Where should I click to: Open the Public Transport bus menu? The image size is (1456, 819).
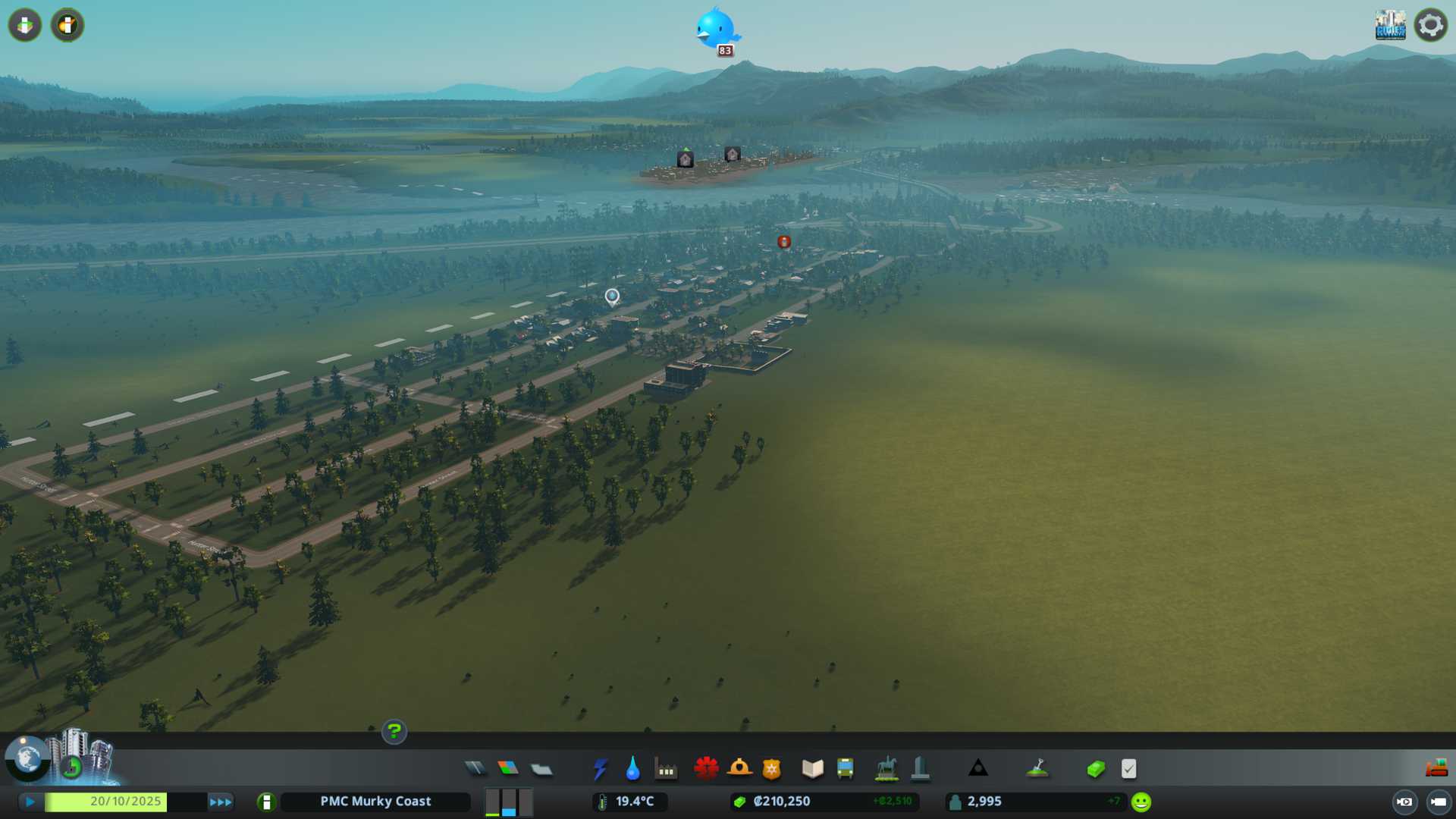click(845, 769)
